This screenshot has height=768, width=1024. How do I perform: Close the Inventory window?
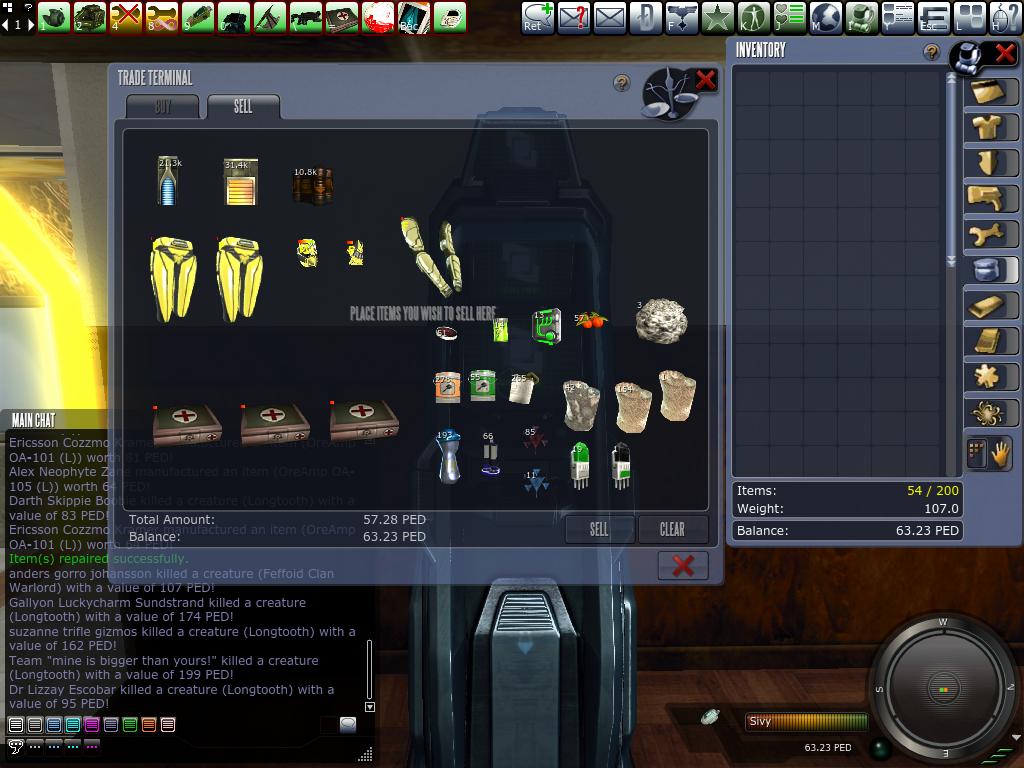(x=1003, y=55)
